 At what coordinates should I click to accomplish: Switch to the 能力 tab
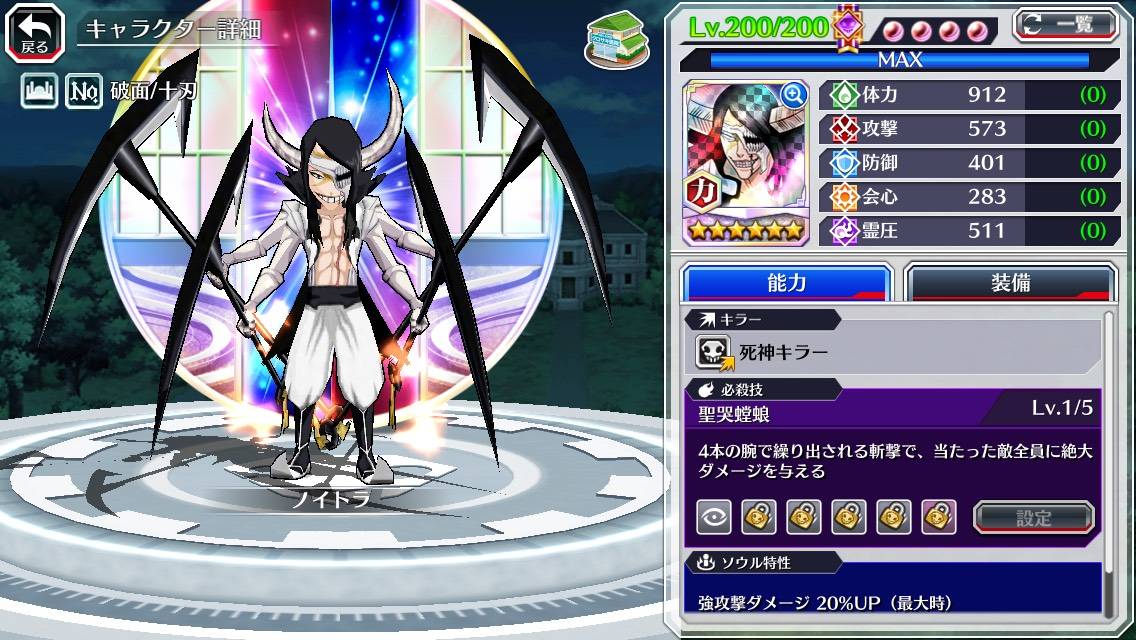pyautogui.click(x=787, y=283)
